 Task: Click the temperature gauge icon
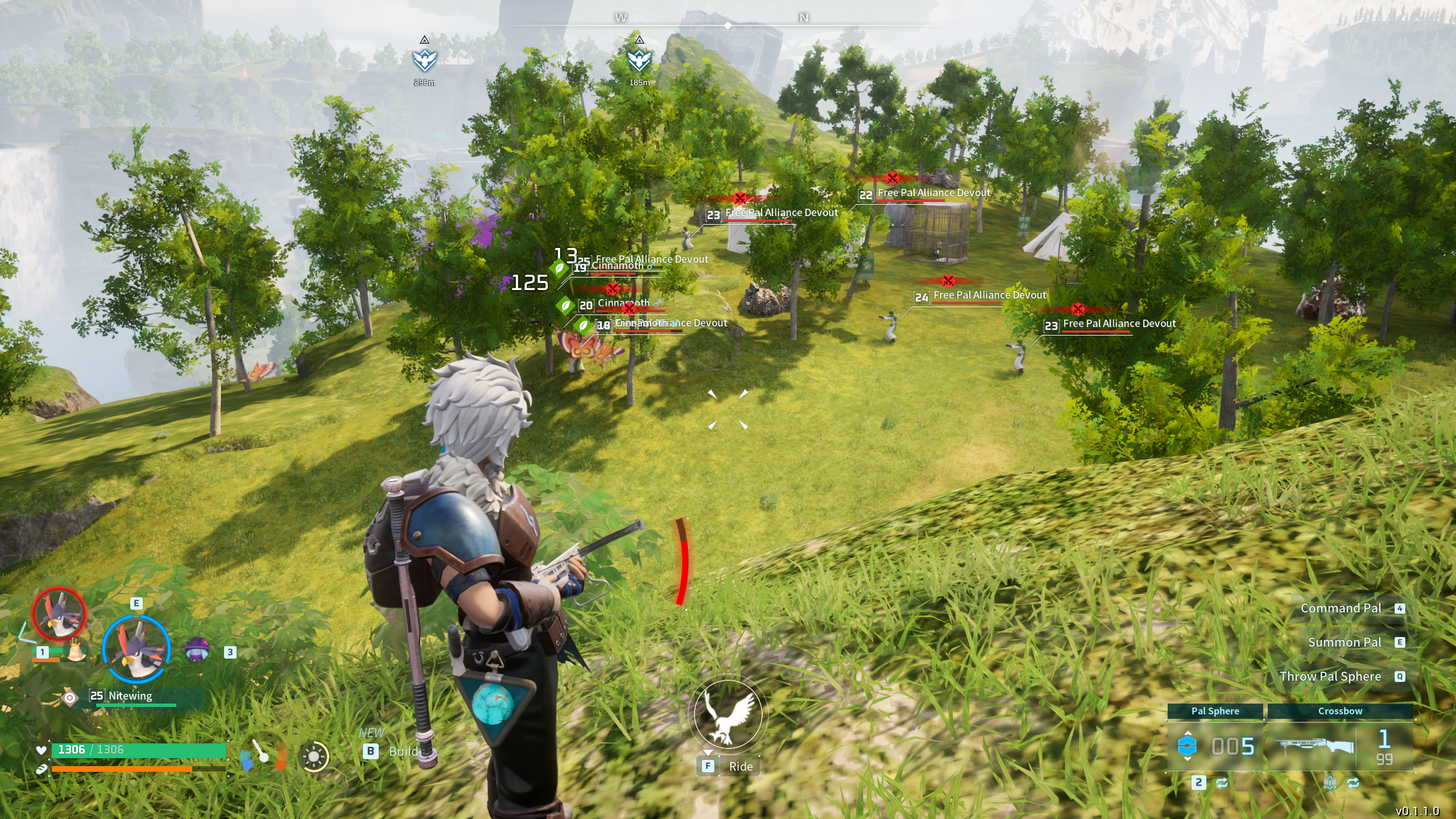[264, 755]
